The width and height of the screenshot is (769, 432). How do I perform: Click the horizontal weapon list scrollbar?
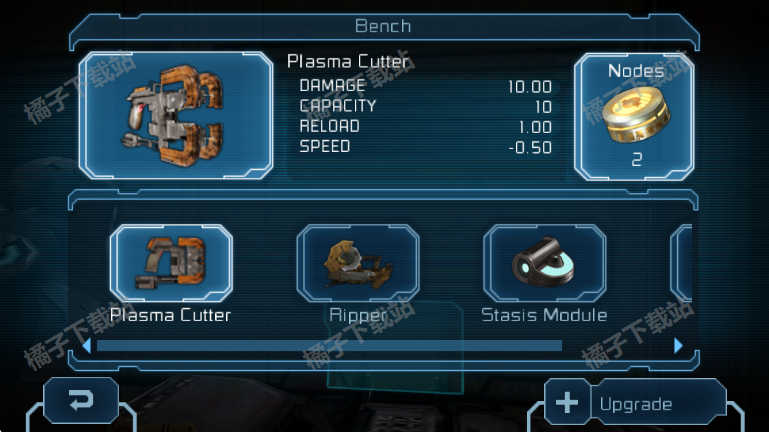tap(330, 346)
